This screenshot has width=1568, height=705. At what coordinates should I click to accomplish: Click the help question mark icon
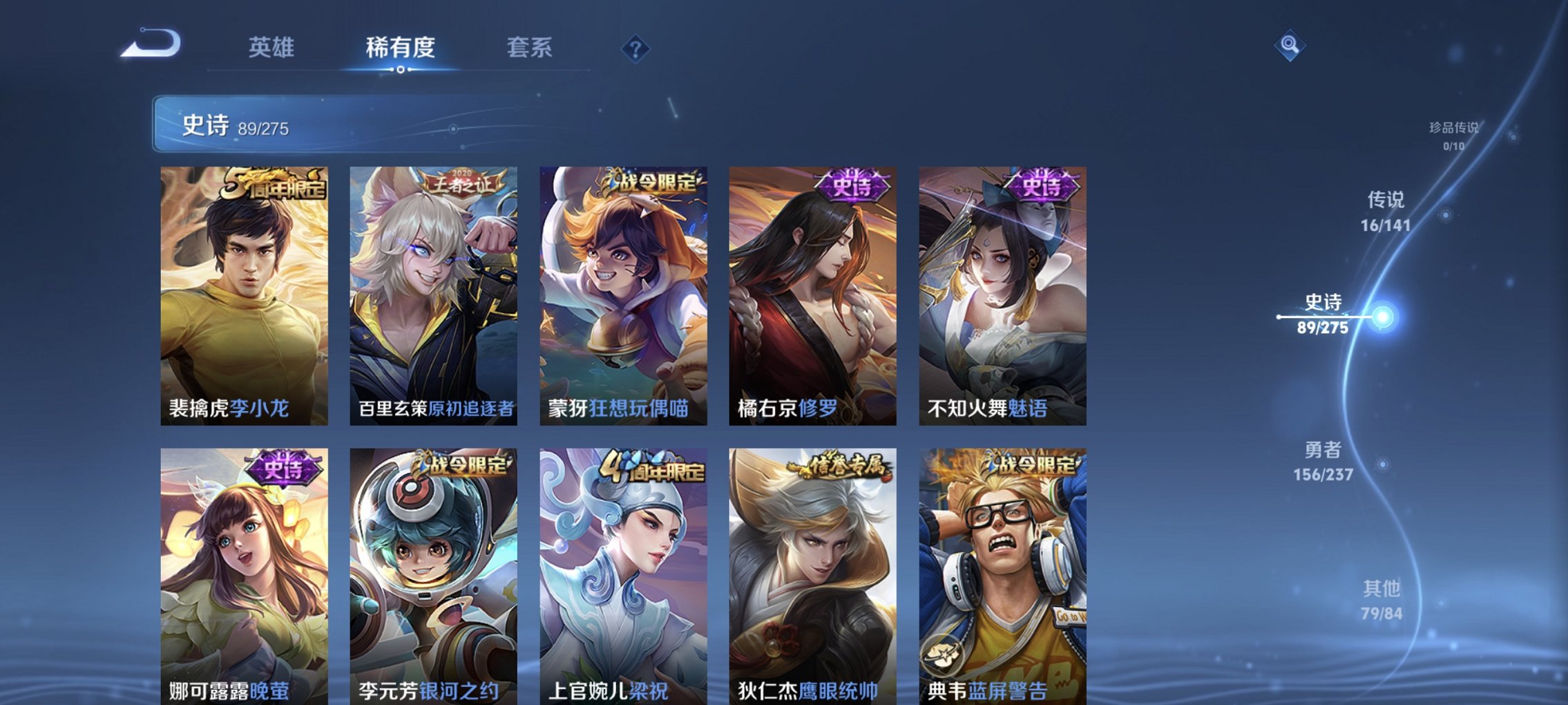(636, 49)
